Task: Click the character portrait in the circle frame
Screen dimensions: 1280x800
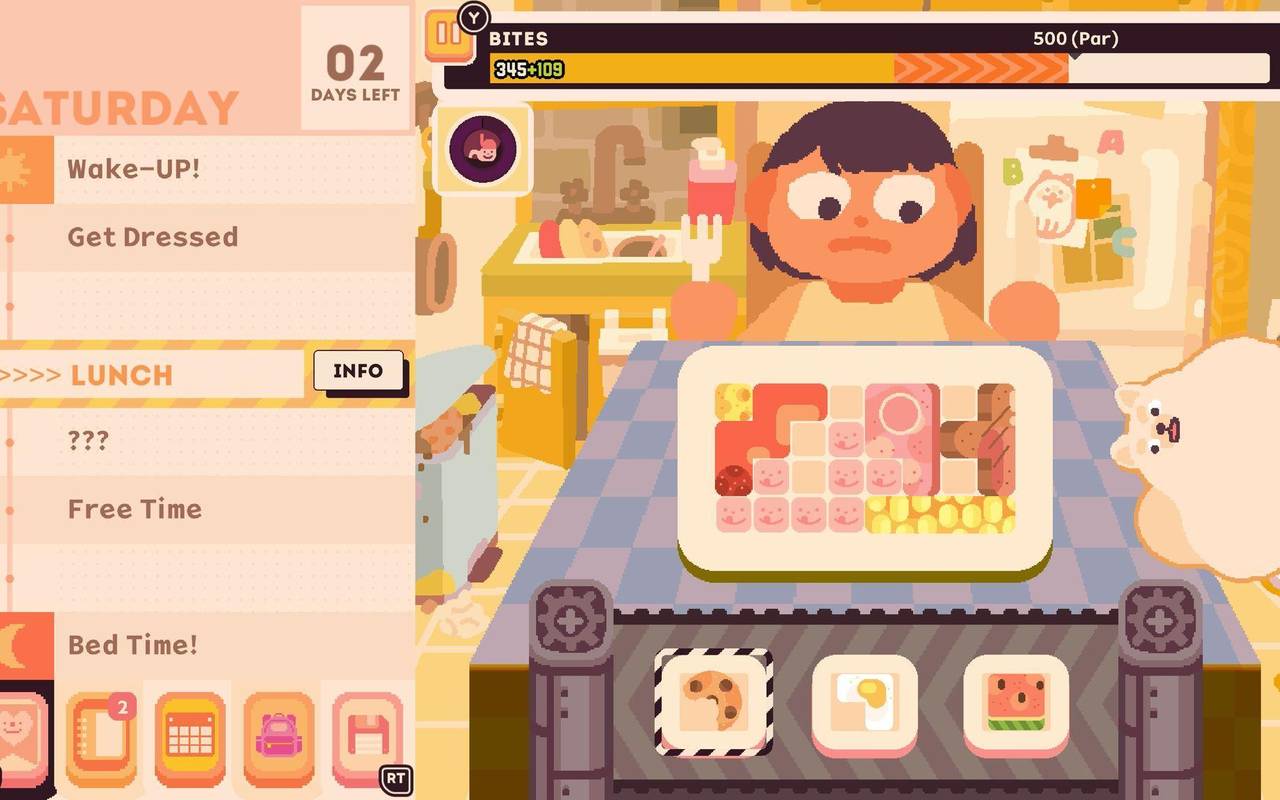Action: (480, 150)
